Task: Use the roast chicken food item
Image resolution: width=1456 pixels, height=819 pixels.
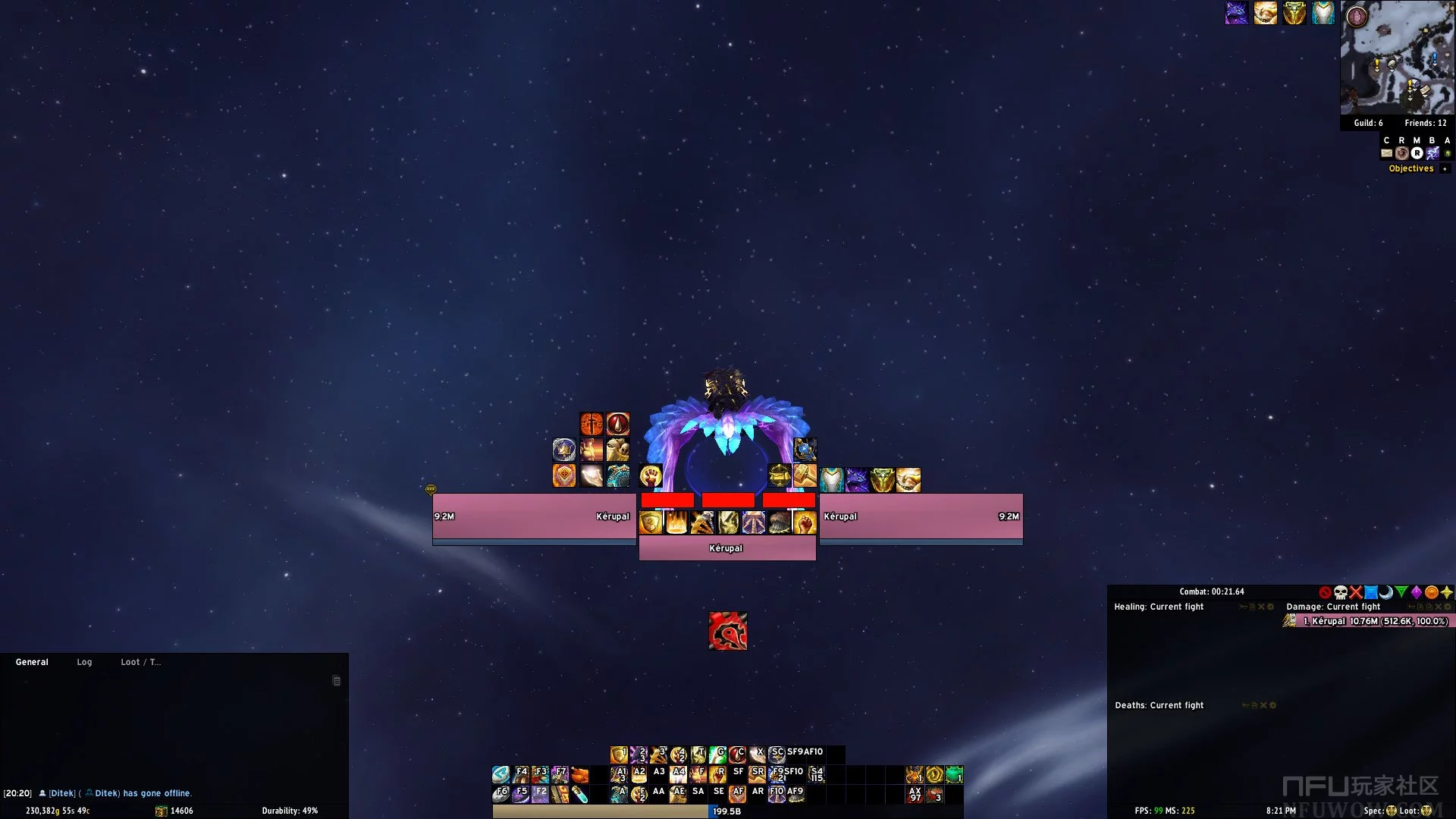Action: (580, 774)
